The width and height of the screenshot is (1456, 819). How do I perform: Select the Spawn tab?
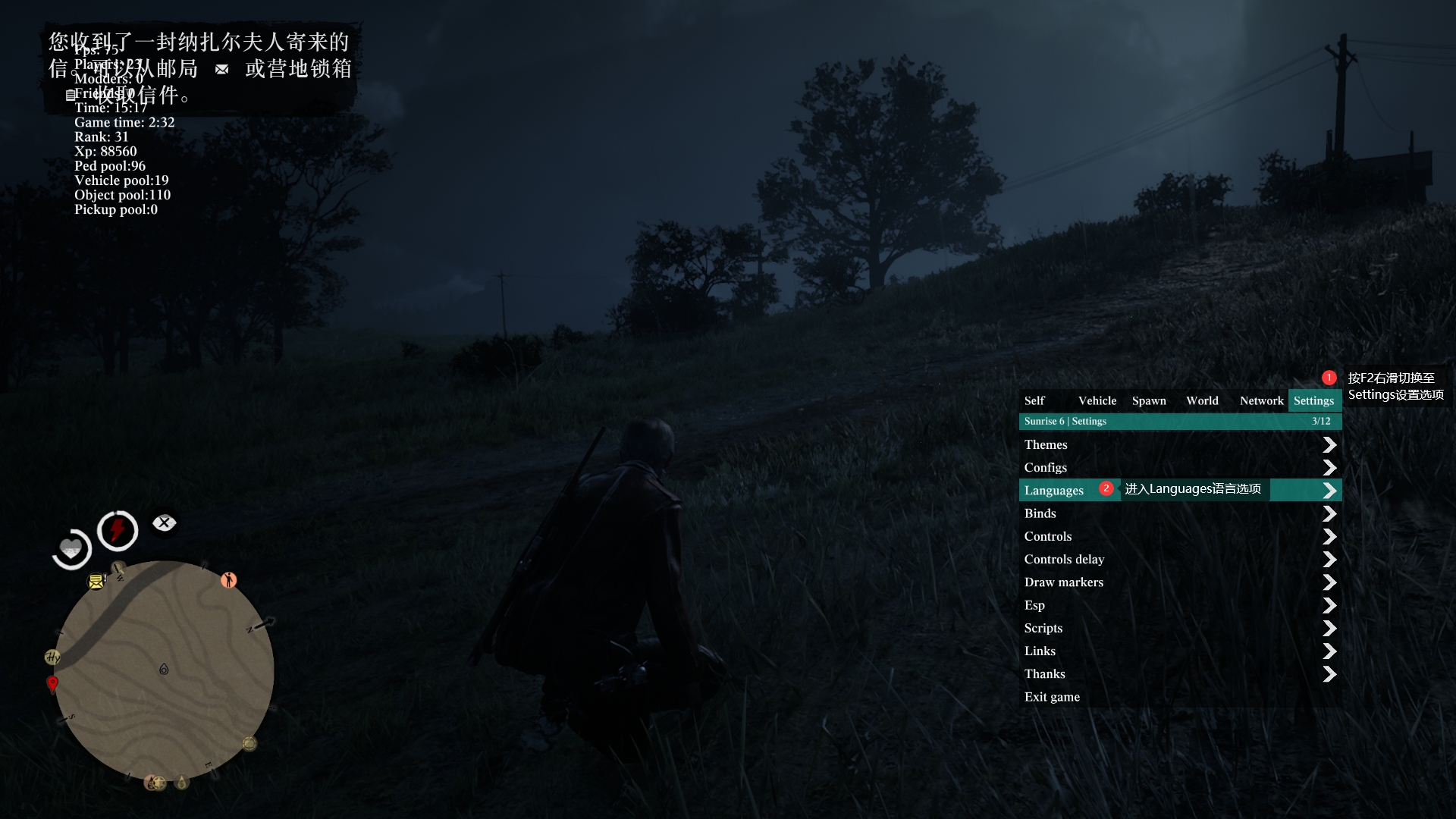[1149, 400]
